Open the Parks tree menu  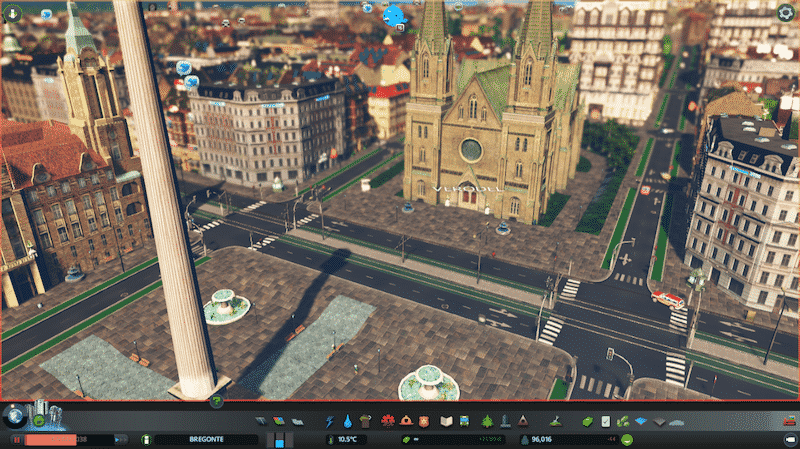(x=487, y=421)
